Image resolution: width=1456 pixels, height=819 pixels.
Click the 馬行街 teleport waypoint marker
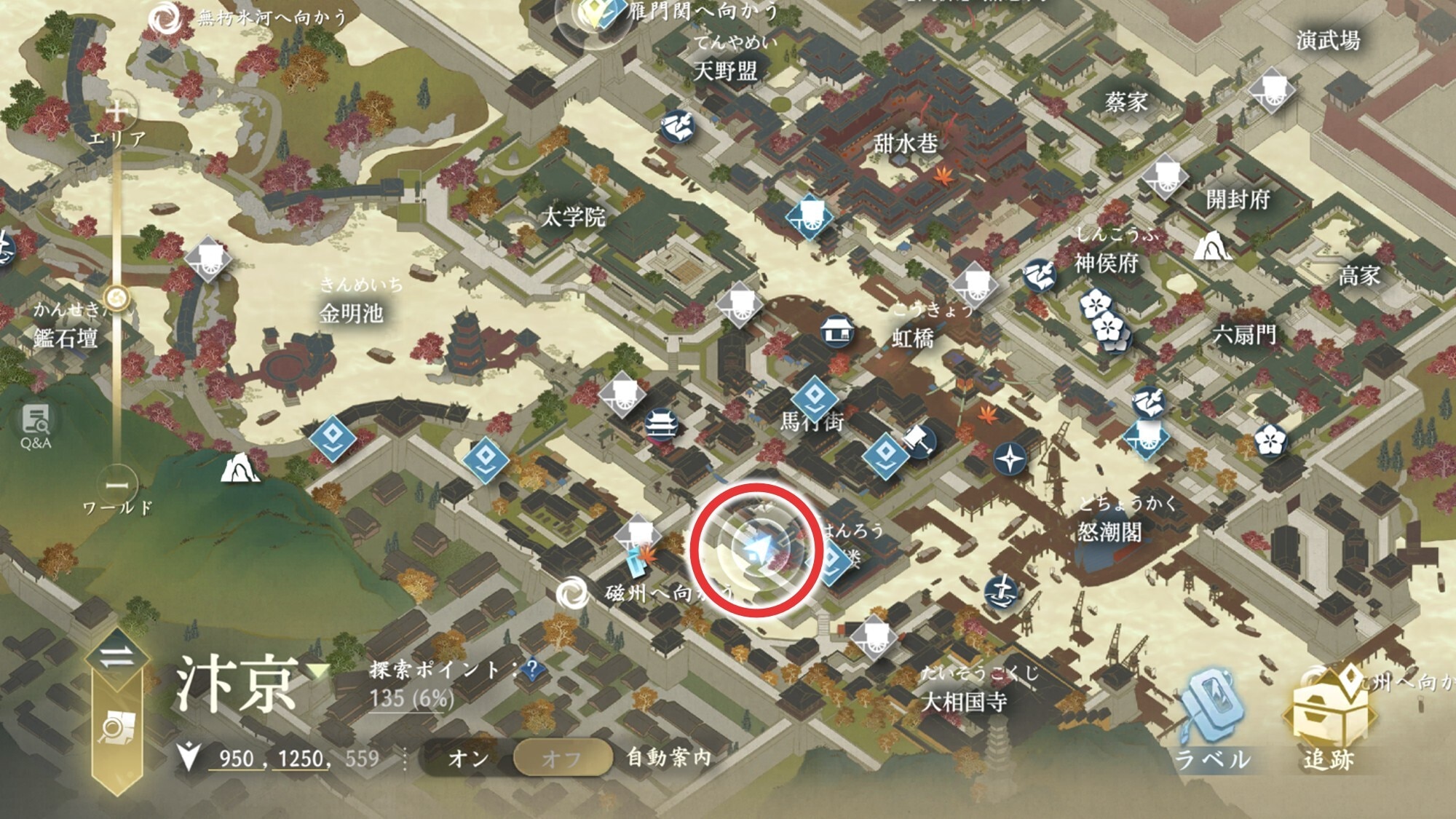814,397
